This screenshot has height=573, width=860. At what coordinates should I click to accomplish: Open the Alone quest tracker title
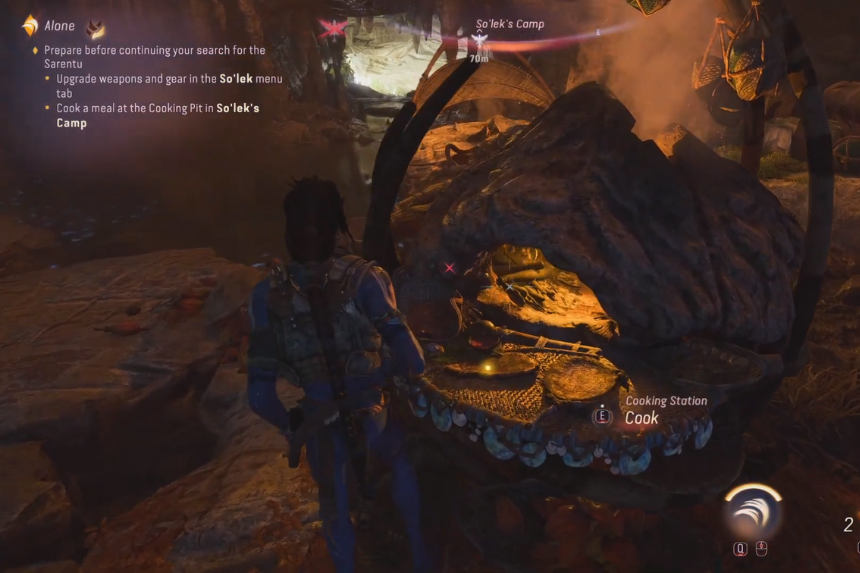tap(60, 27)
